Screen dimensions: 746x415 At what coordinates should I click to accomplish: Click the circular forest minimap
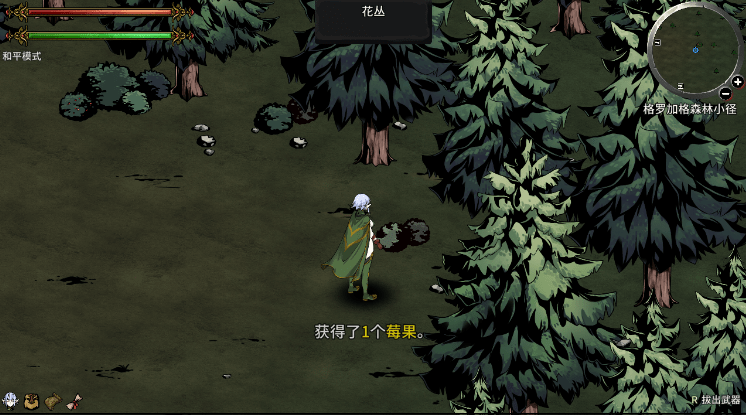[x=695, y=48]
